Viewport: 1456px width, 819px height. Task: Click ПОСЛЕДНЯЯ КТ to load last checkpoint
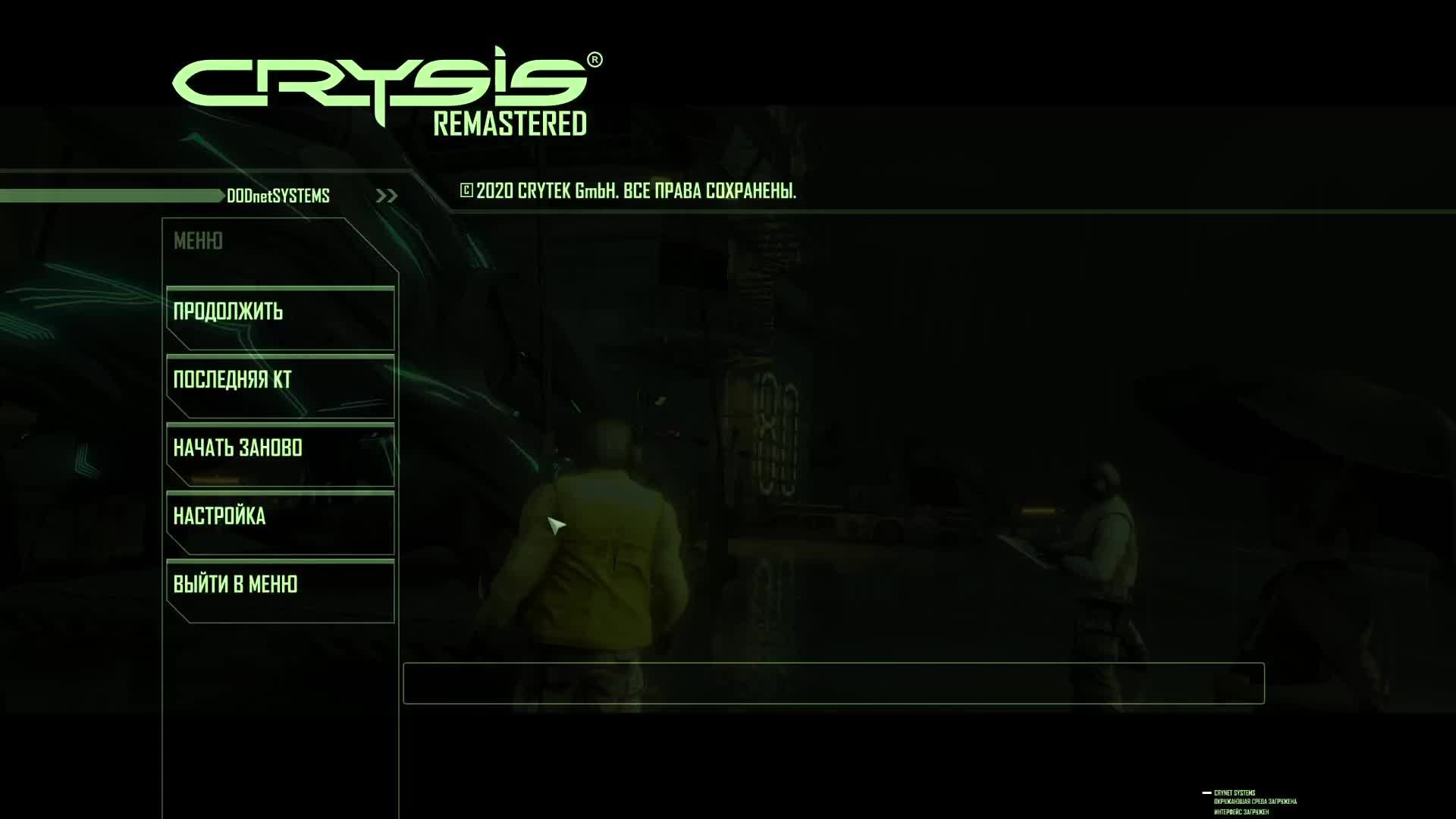pyautogui.click(x=231, y=379)
